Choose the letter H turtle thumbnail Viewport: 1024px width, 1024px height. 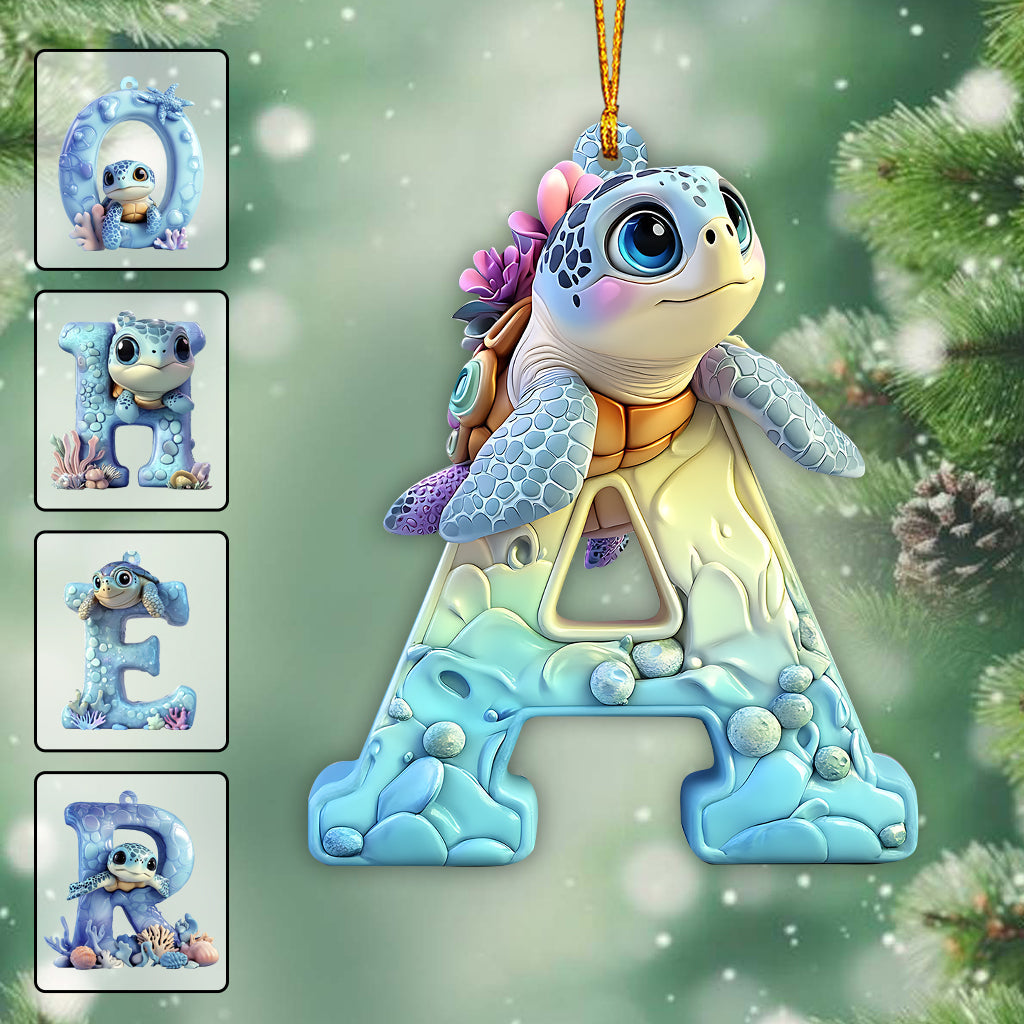pos(131,400)
